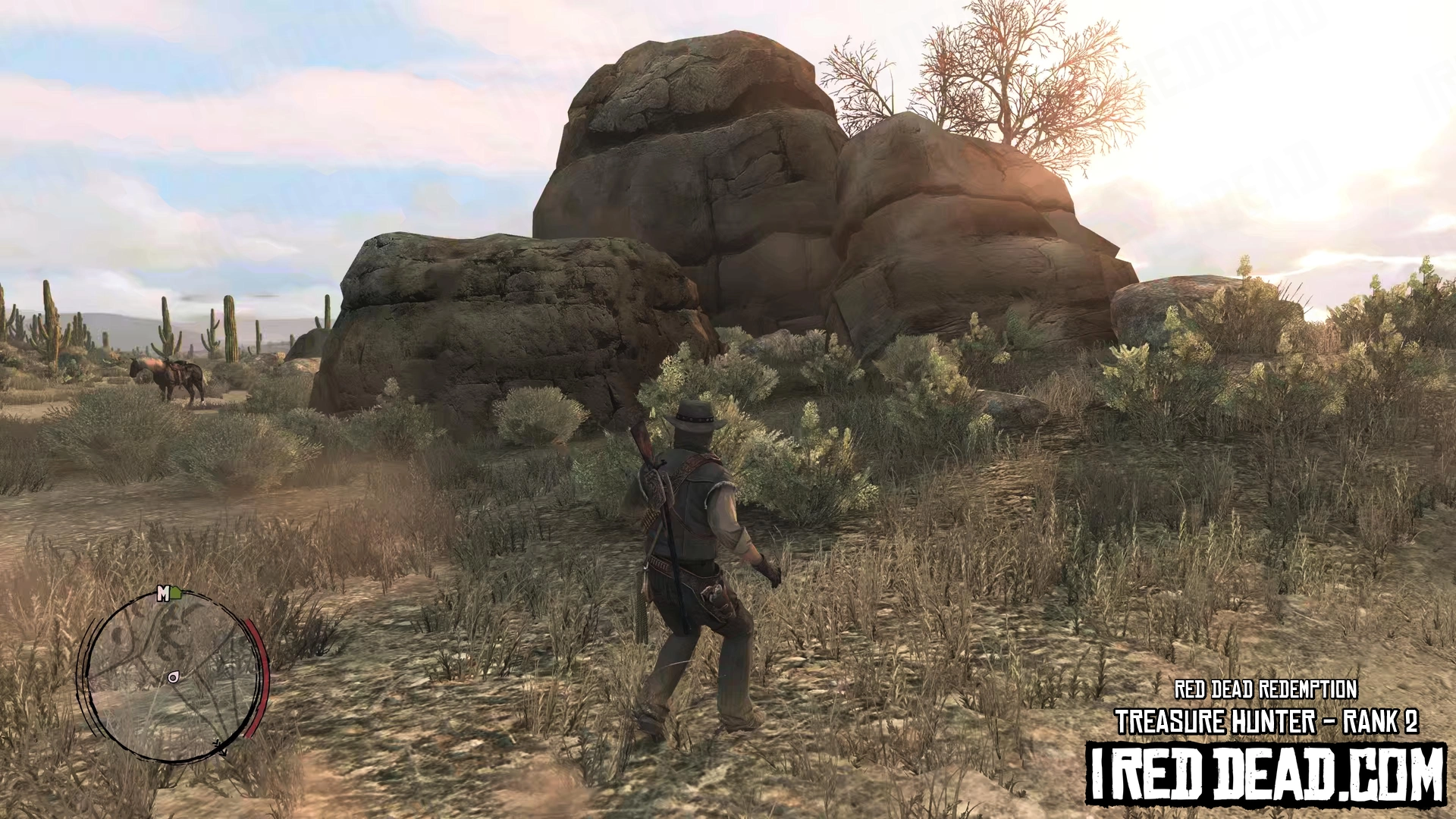Select the white M mission marker

click(162, 594)
